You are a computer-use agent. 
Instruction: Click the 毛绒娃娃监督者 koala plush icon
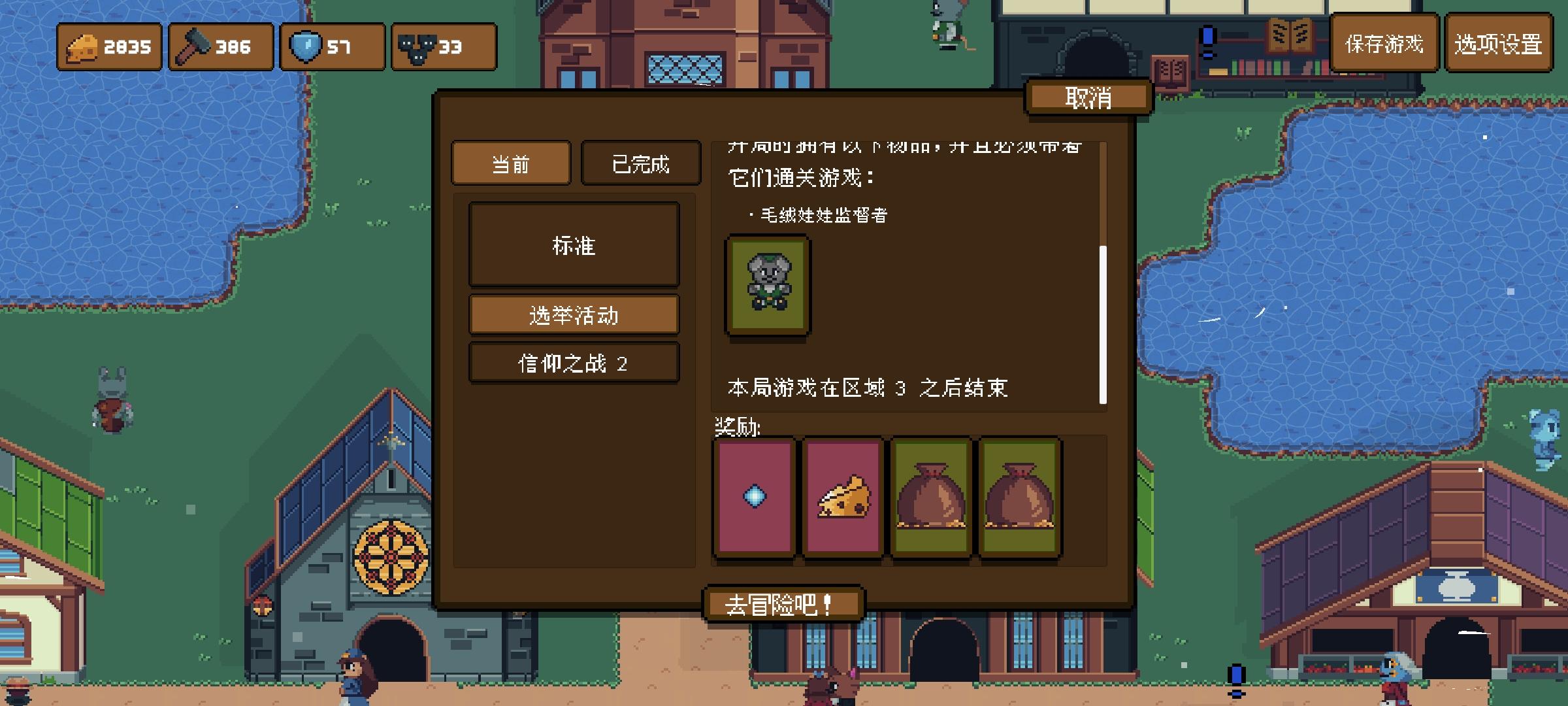click(768, 286)
